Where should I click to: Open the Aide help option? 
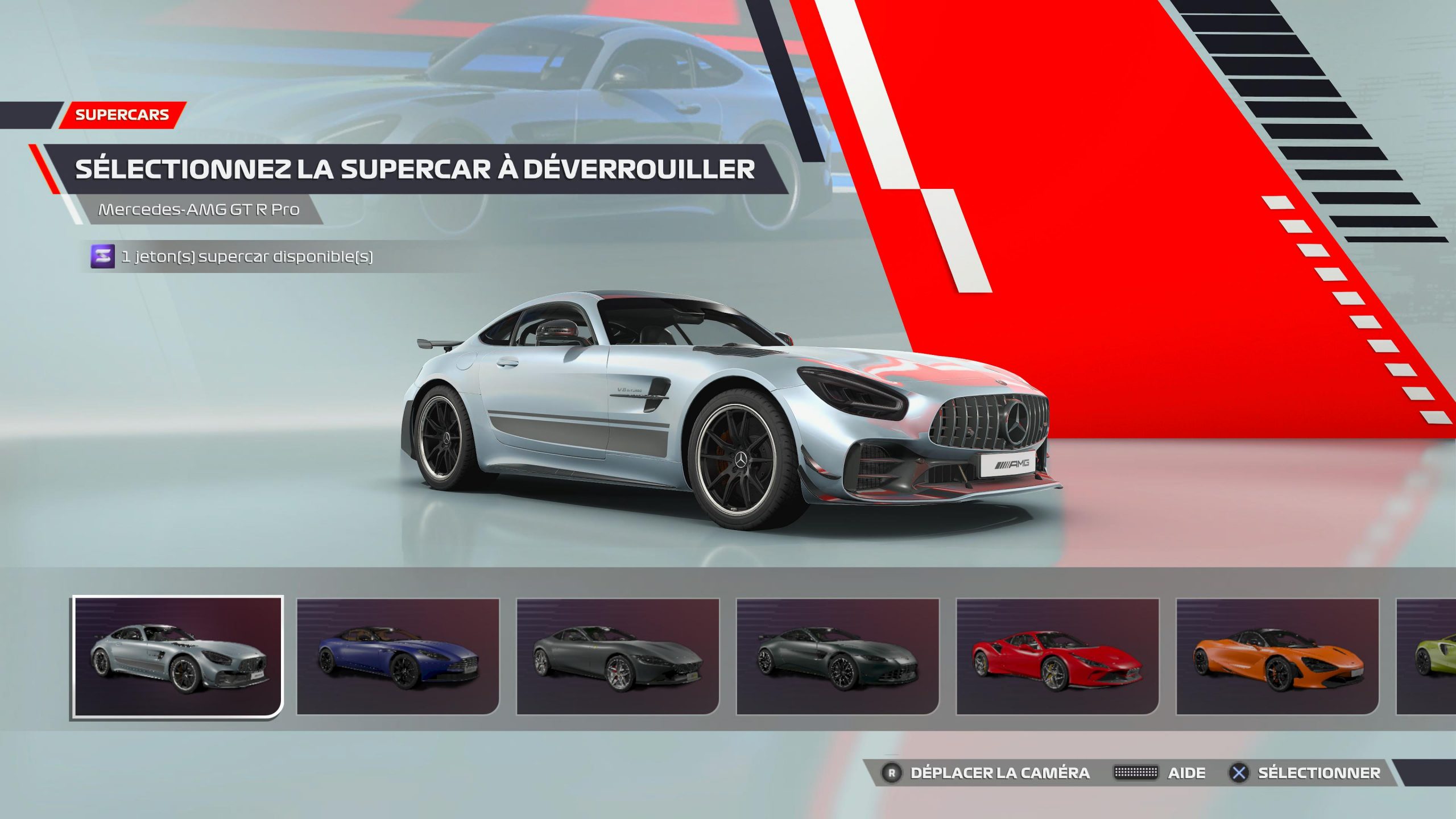[1160, 773]
